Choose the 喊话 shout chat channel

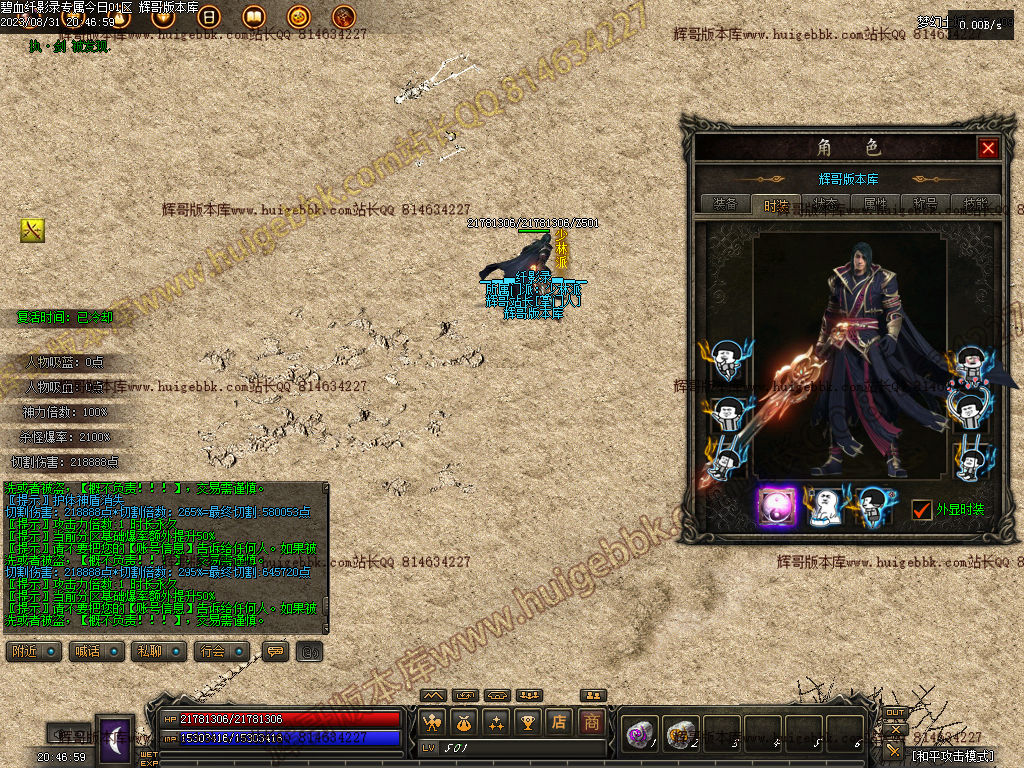[x=97, y=651]
